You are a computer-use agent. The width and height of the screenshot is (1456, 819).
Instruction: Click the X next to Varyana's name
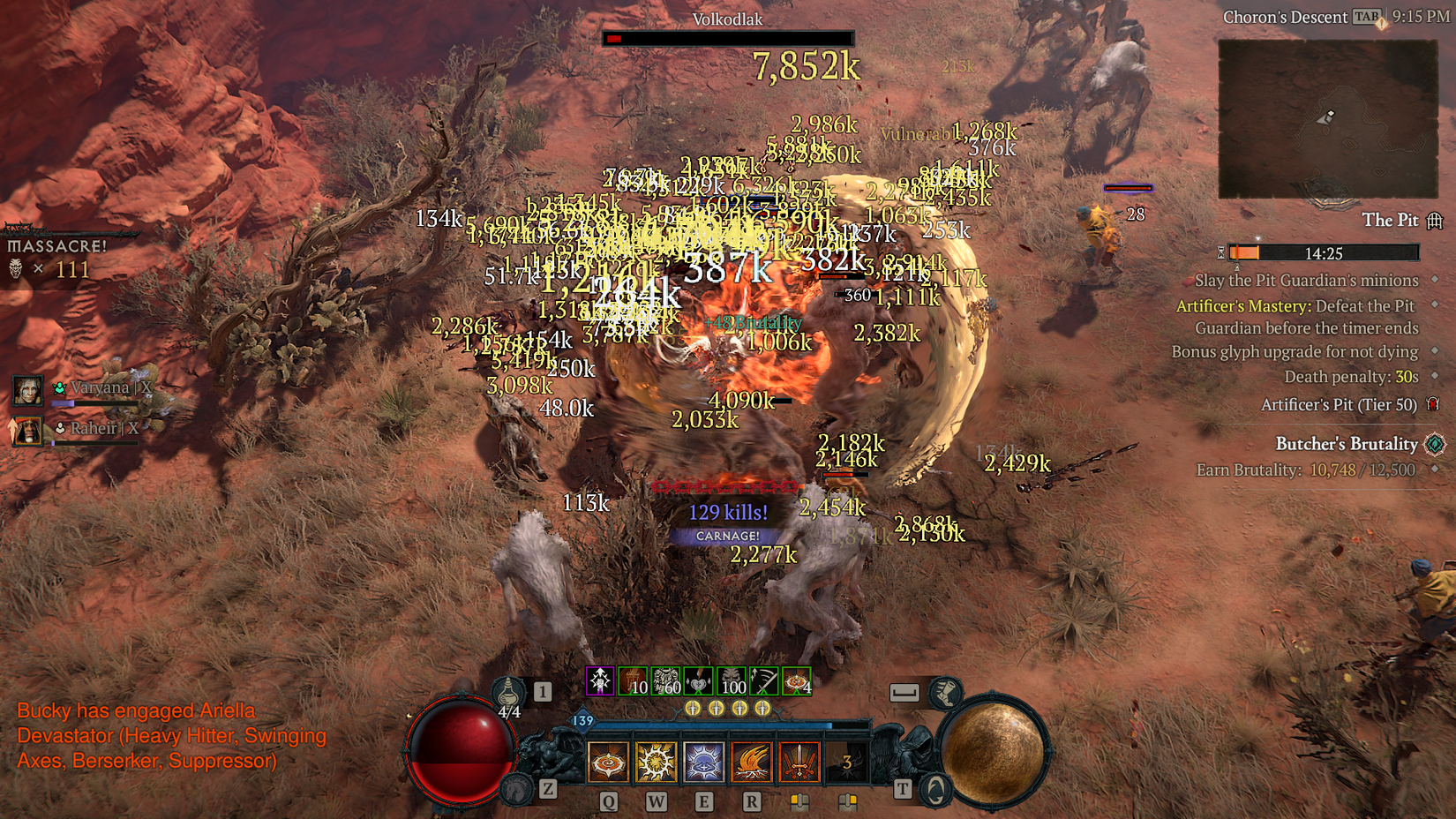coord(146,388)
